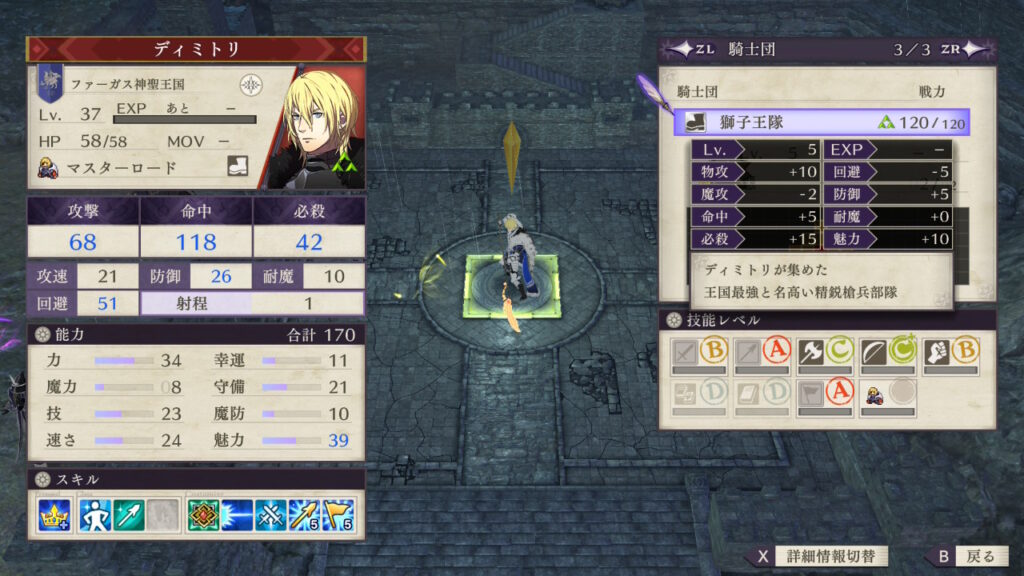
Task: Select the red gem crest skill icon
Action: coord(203,515)
